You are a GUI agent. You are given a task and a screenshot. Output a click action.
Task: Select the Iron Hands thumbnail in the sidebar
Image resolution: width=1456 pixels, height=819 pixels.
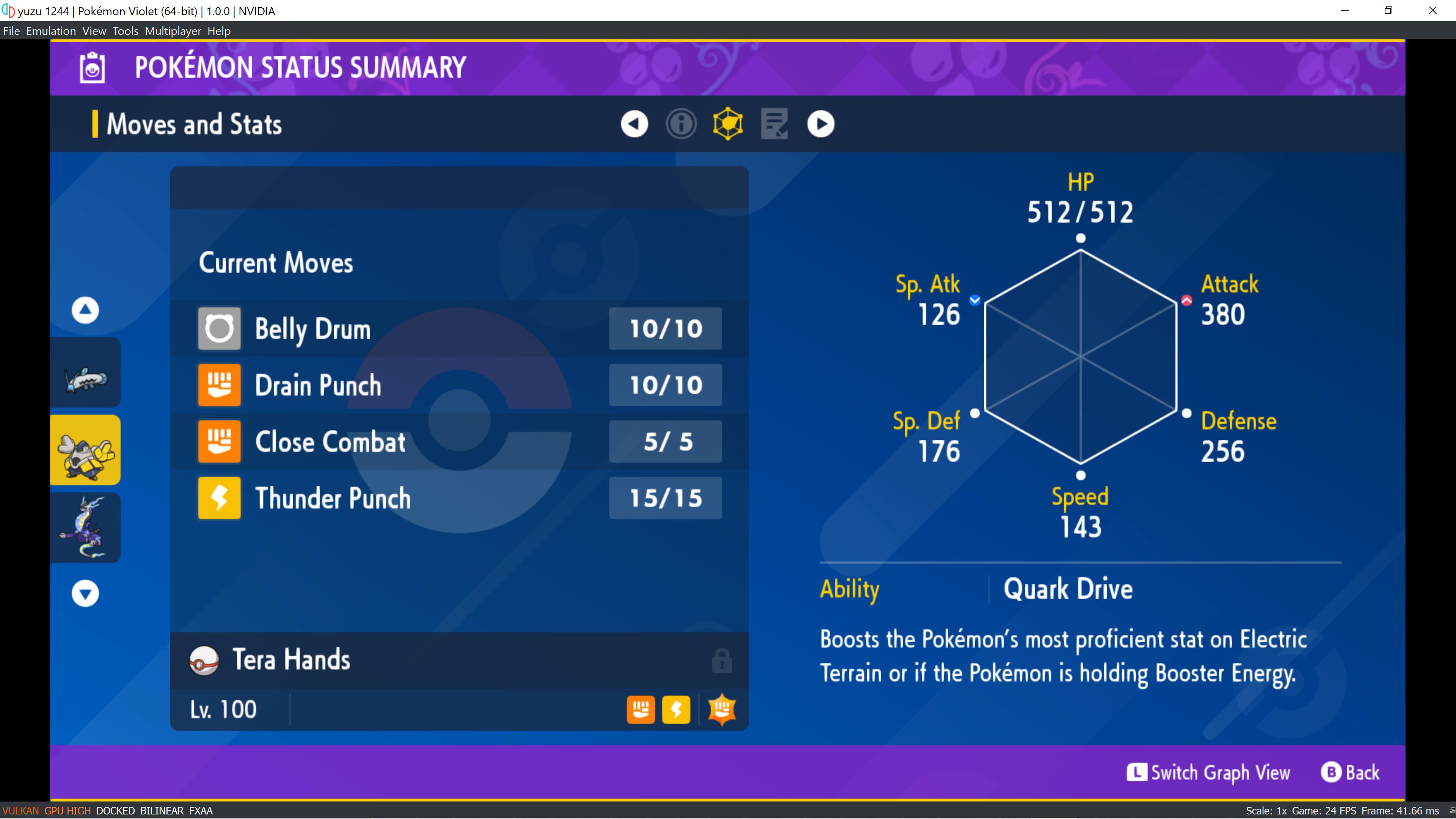pyautogui.click(x=85, y=449)
